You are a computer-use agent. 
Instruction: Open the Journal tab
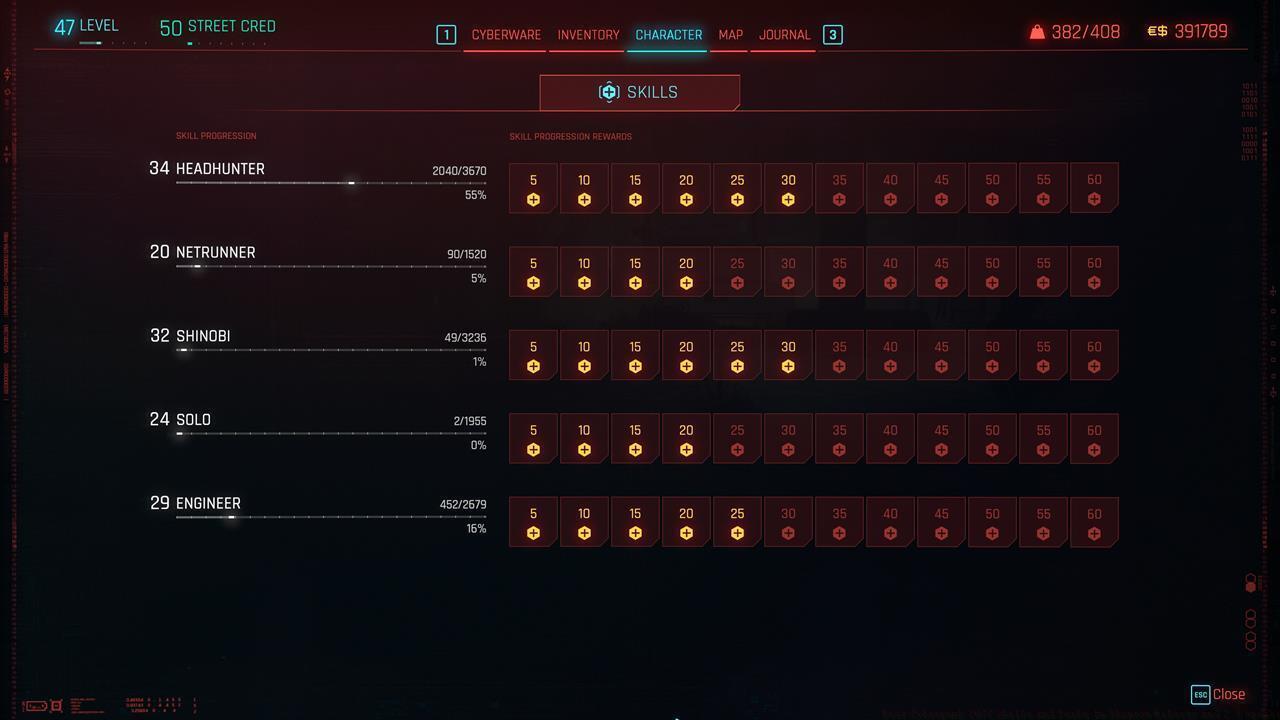coord(784,34)
